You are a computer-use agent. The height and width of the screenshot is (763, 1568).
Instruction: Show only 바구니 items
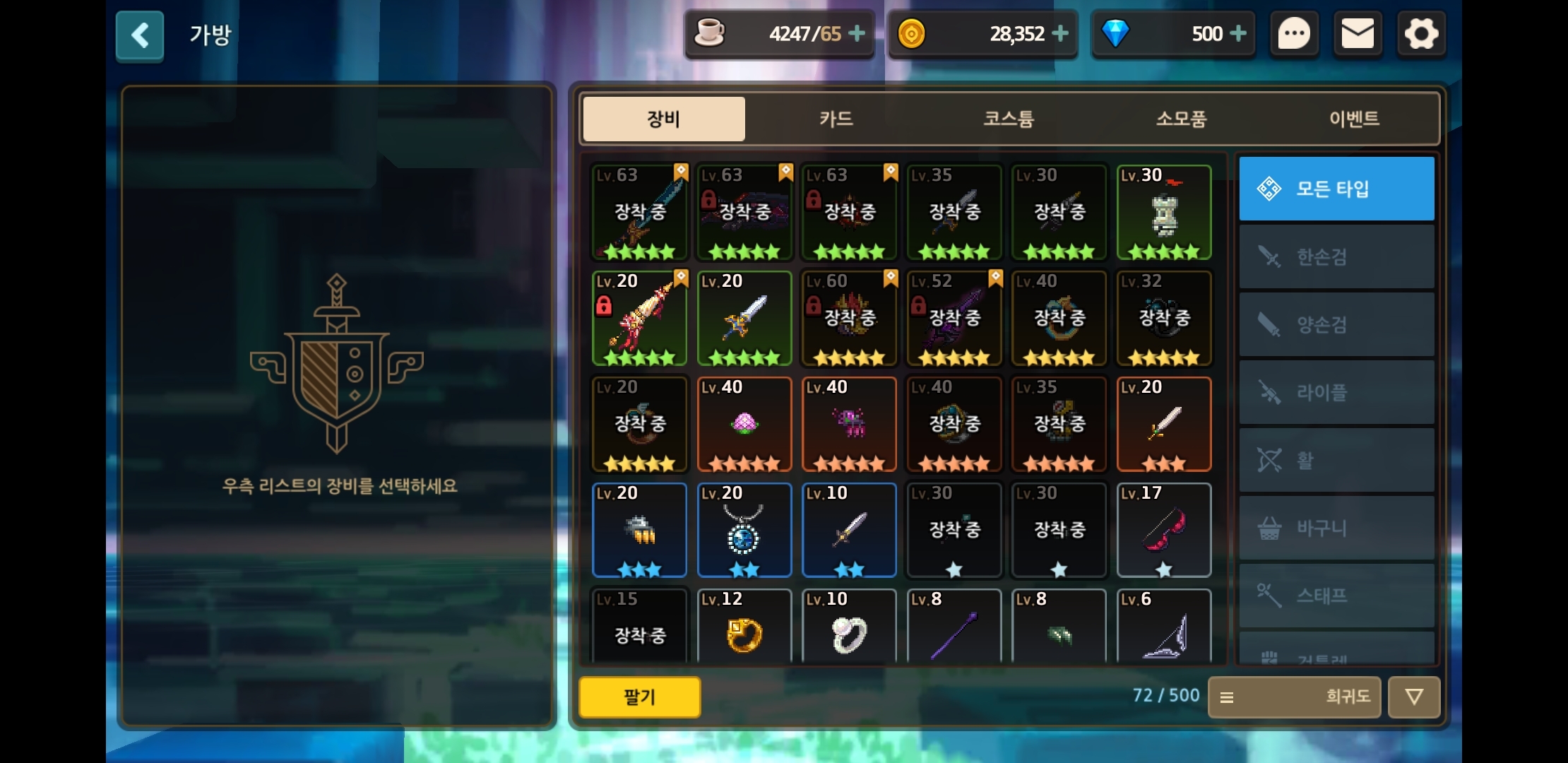click(x=1336, y=528)
